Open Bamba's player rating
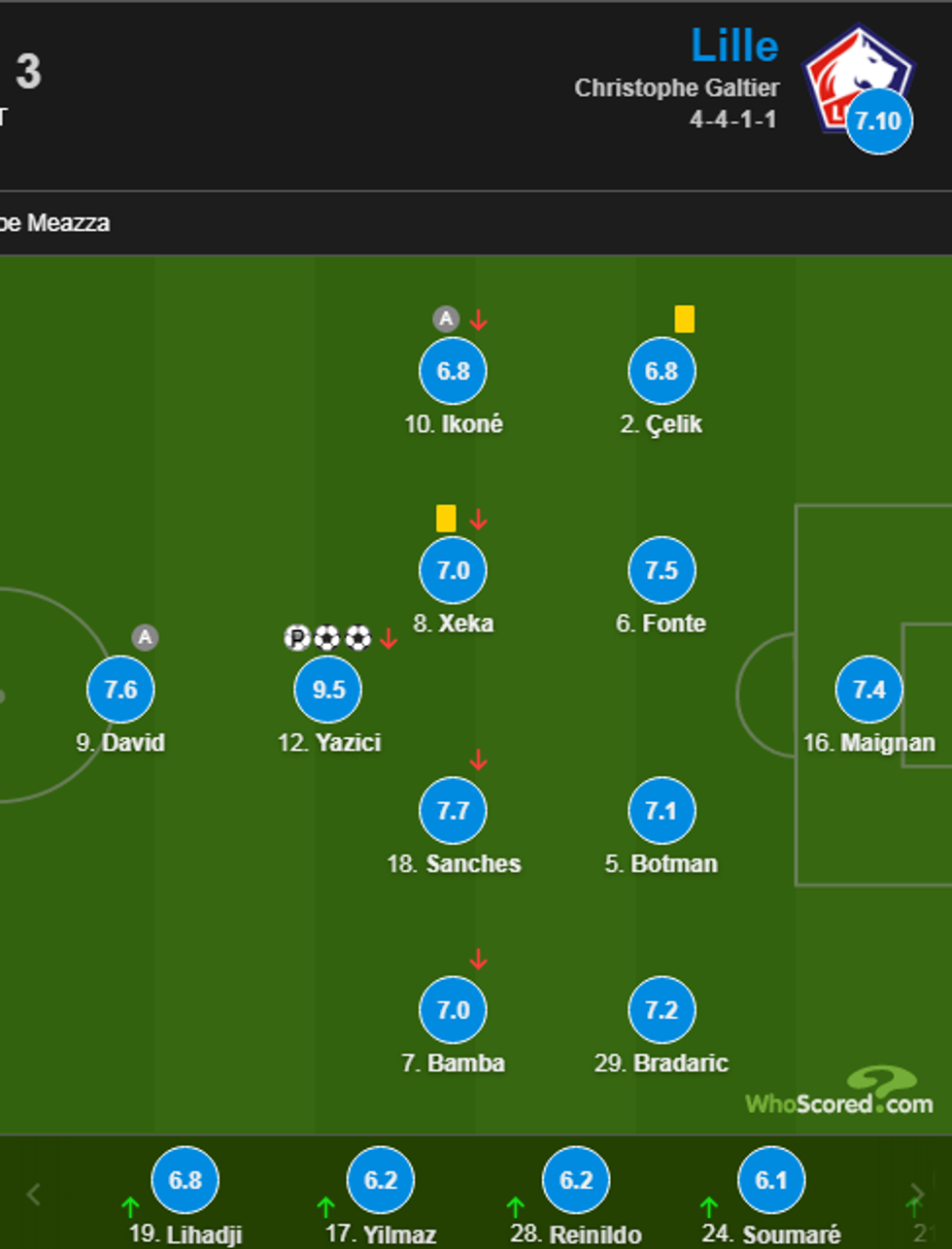 pyautogui.click(x=453, y=1010)
